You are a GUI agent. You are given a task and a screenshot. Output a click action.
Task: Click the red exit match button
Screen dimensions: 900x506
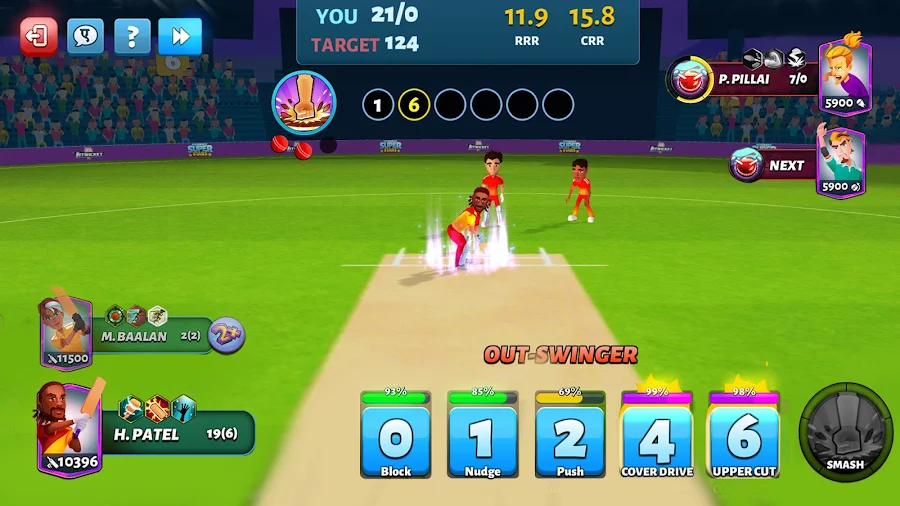39,37
